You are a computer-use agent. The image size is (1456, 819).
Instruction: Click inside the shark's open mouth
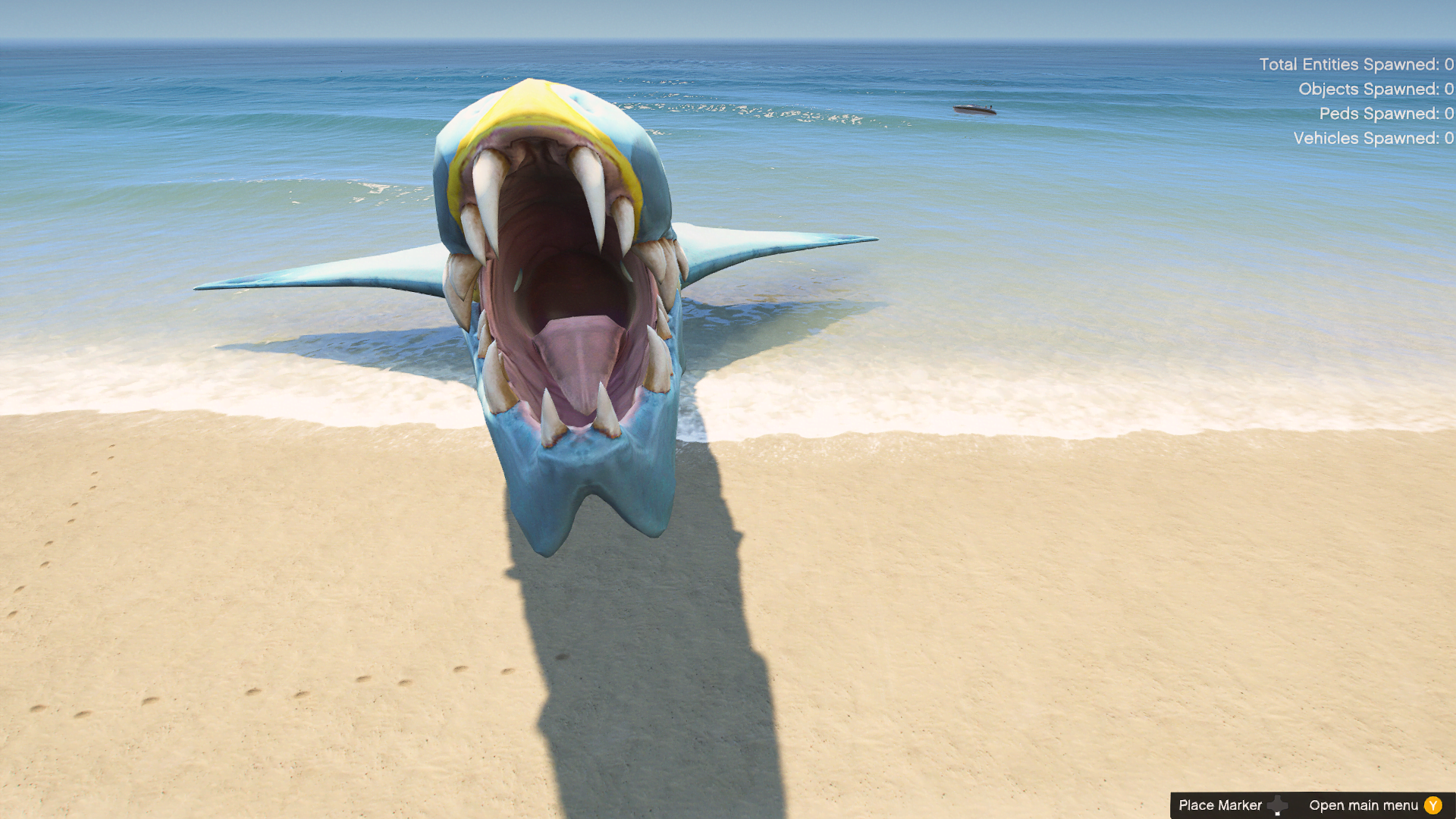565,288
